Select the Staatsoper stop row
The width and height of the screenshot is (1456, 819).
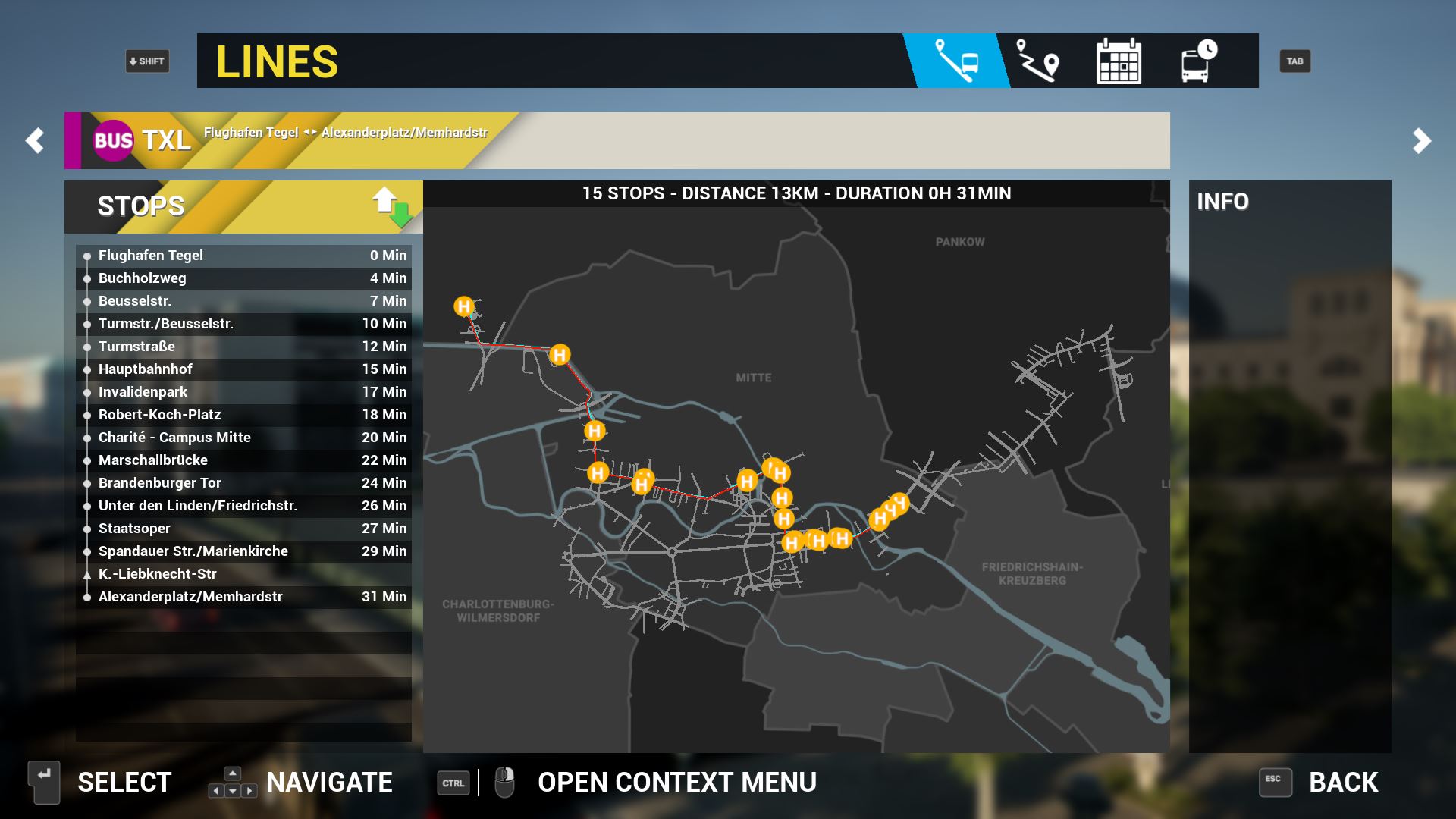[243, 529]
